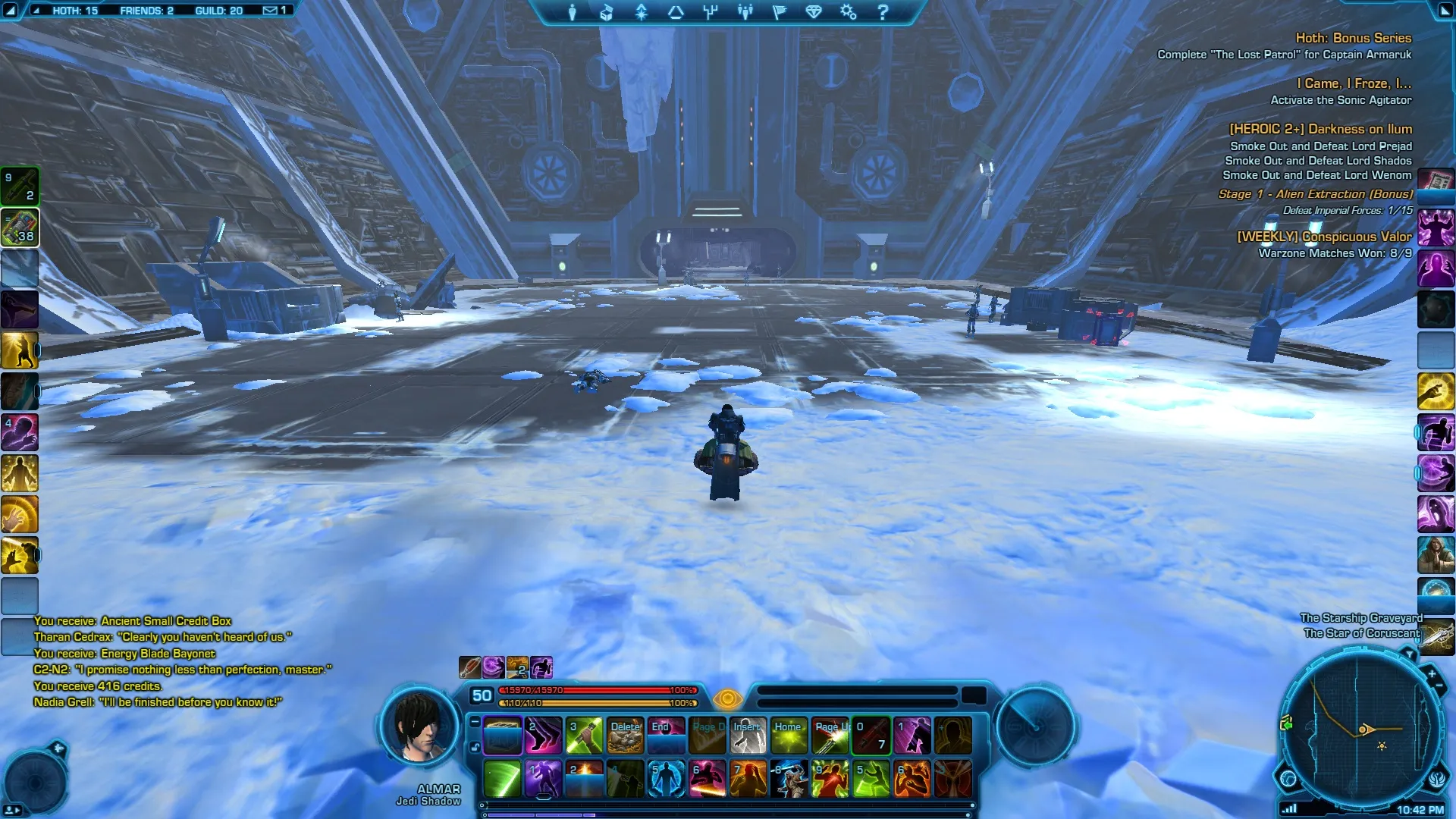The width and height of the screenshot is (1456, 819).
Task: Open the minimap filter funnel
Action: pyautogui.click(x=1409, y=654)
